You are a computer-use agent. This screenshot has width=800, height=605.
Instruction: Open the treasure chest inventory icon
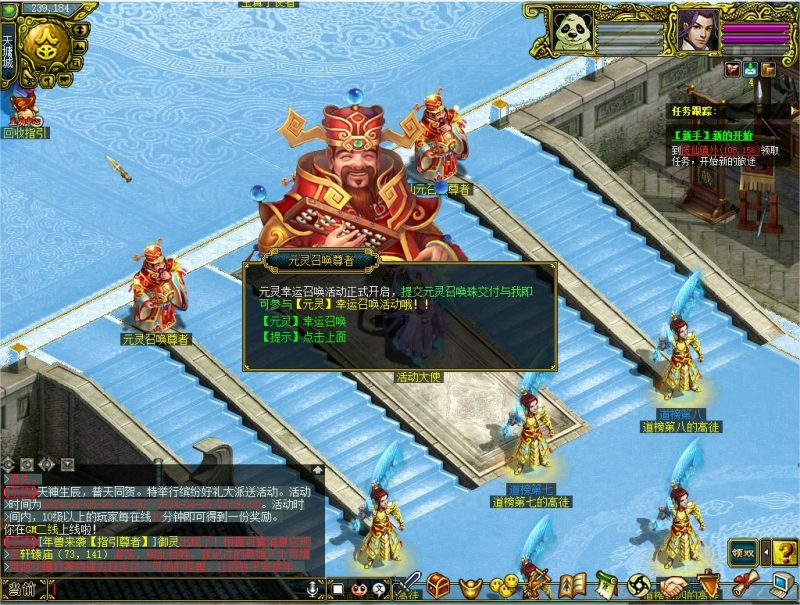click(438, 584)
